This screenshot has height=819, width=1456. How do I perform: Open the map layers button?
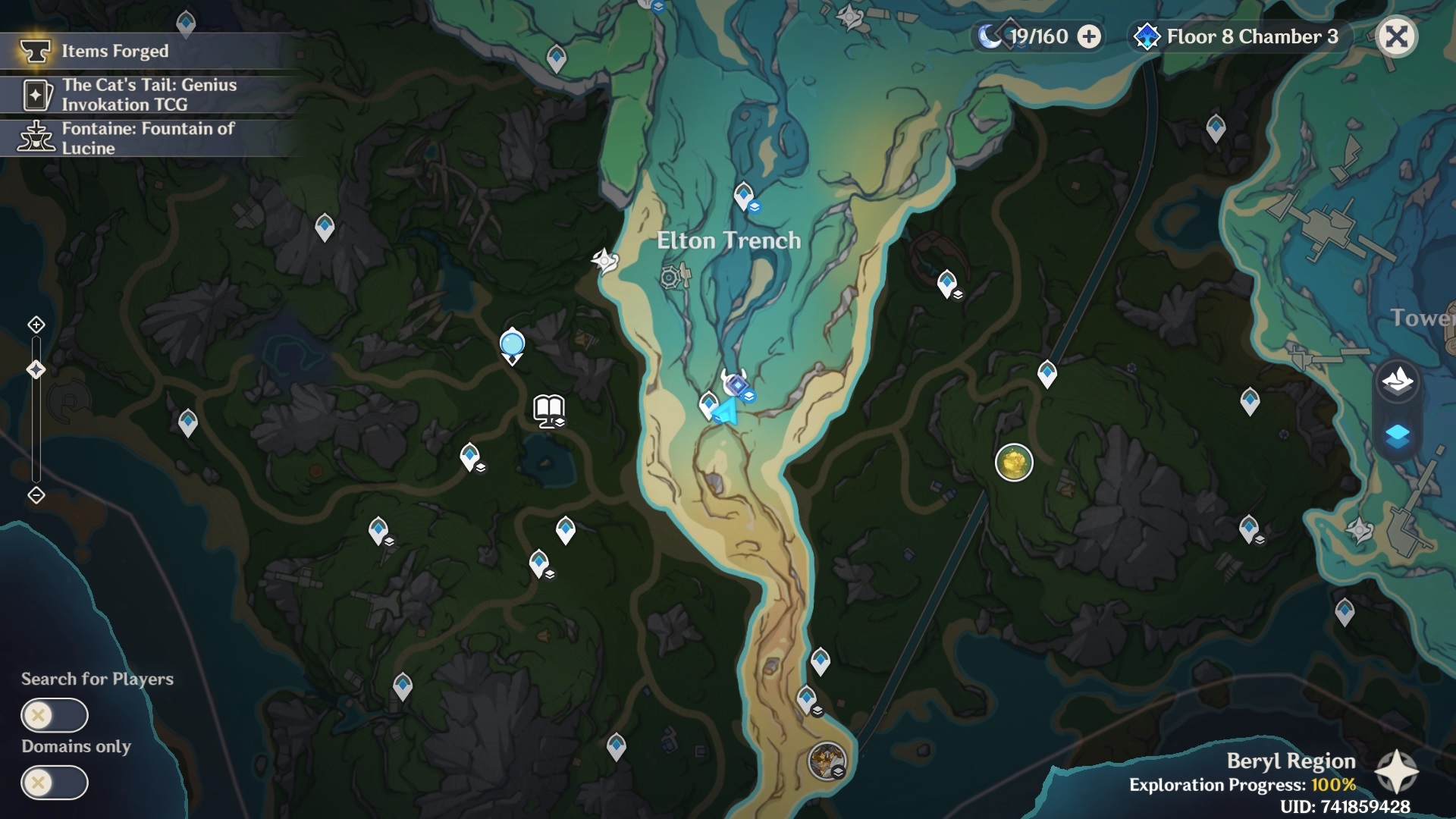(x=1397, y=436)
